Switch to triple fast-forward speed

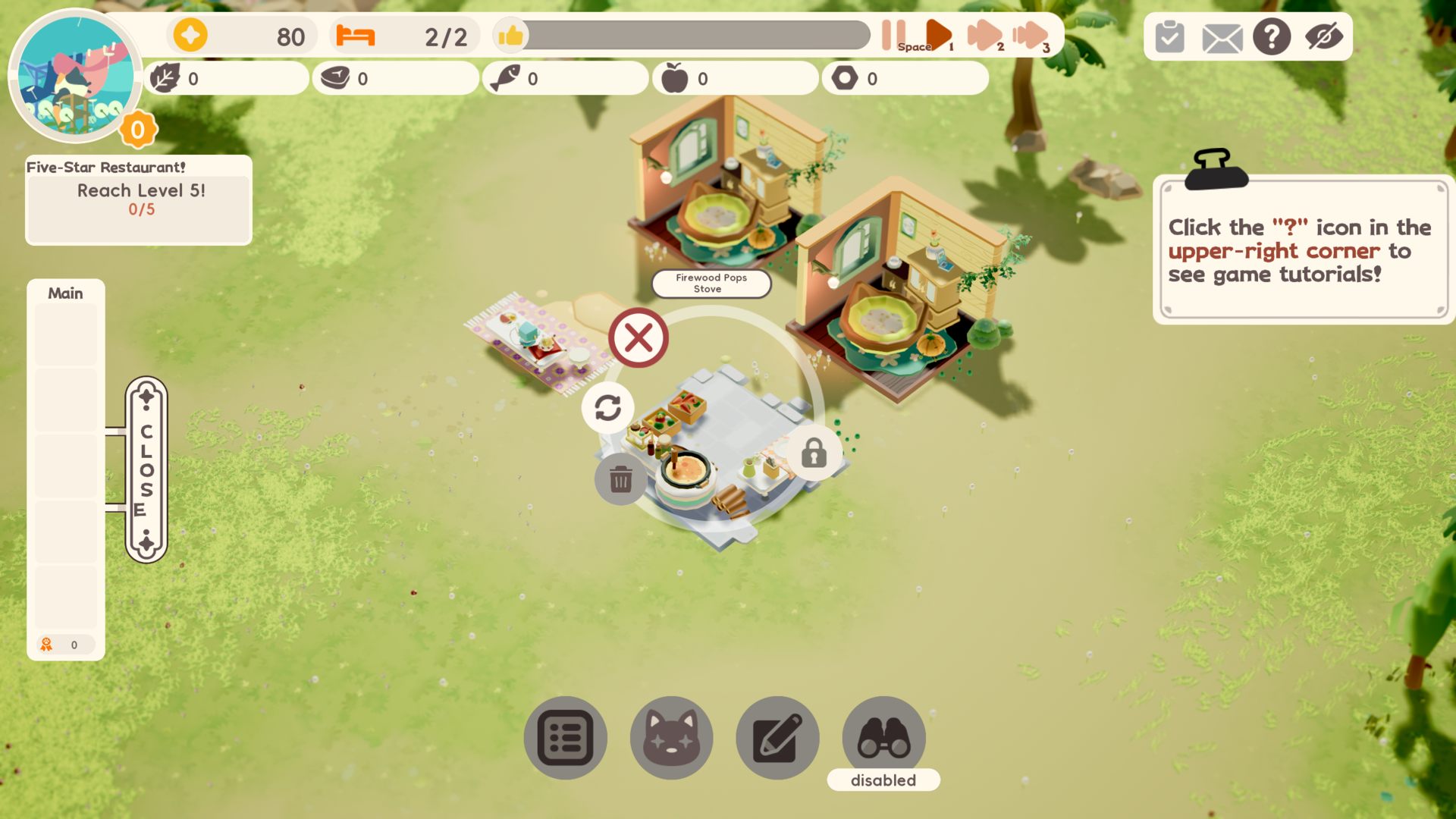pyautogui.click(x=1030, y=35)
